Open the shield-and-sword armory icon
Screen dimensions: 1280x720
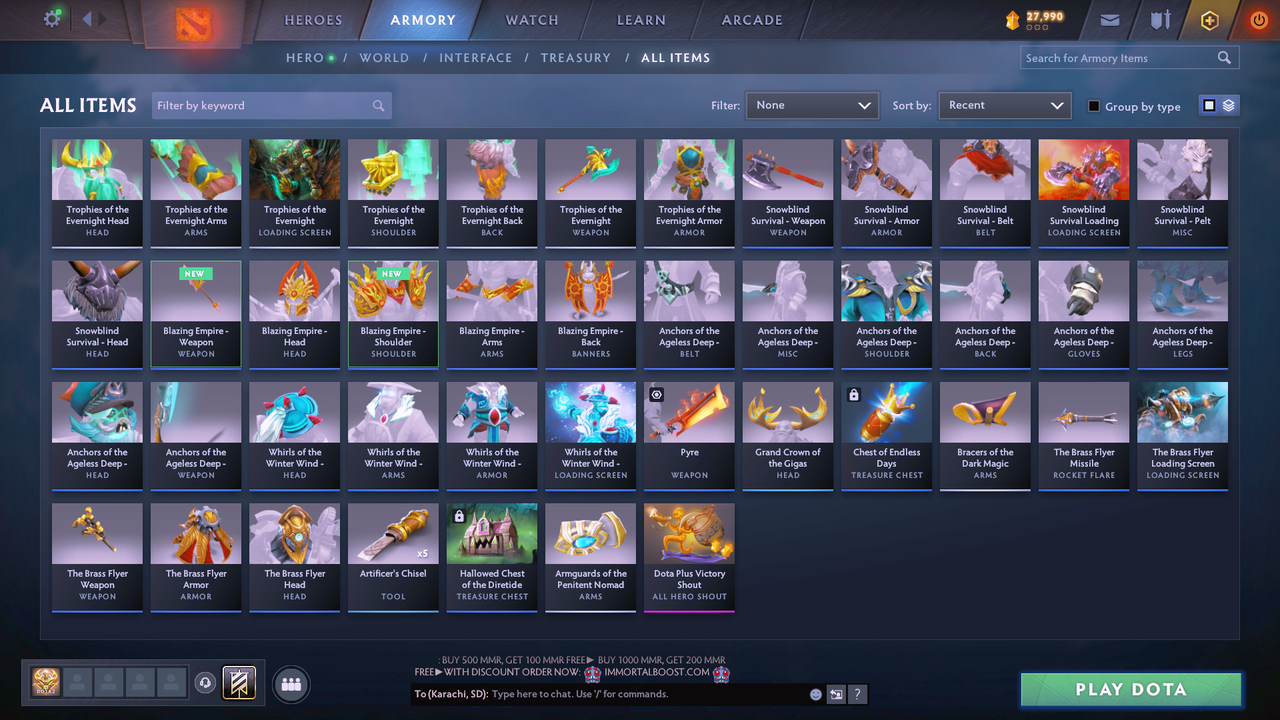[x=1160, y=19]
